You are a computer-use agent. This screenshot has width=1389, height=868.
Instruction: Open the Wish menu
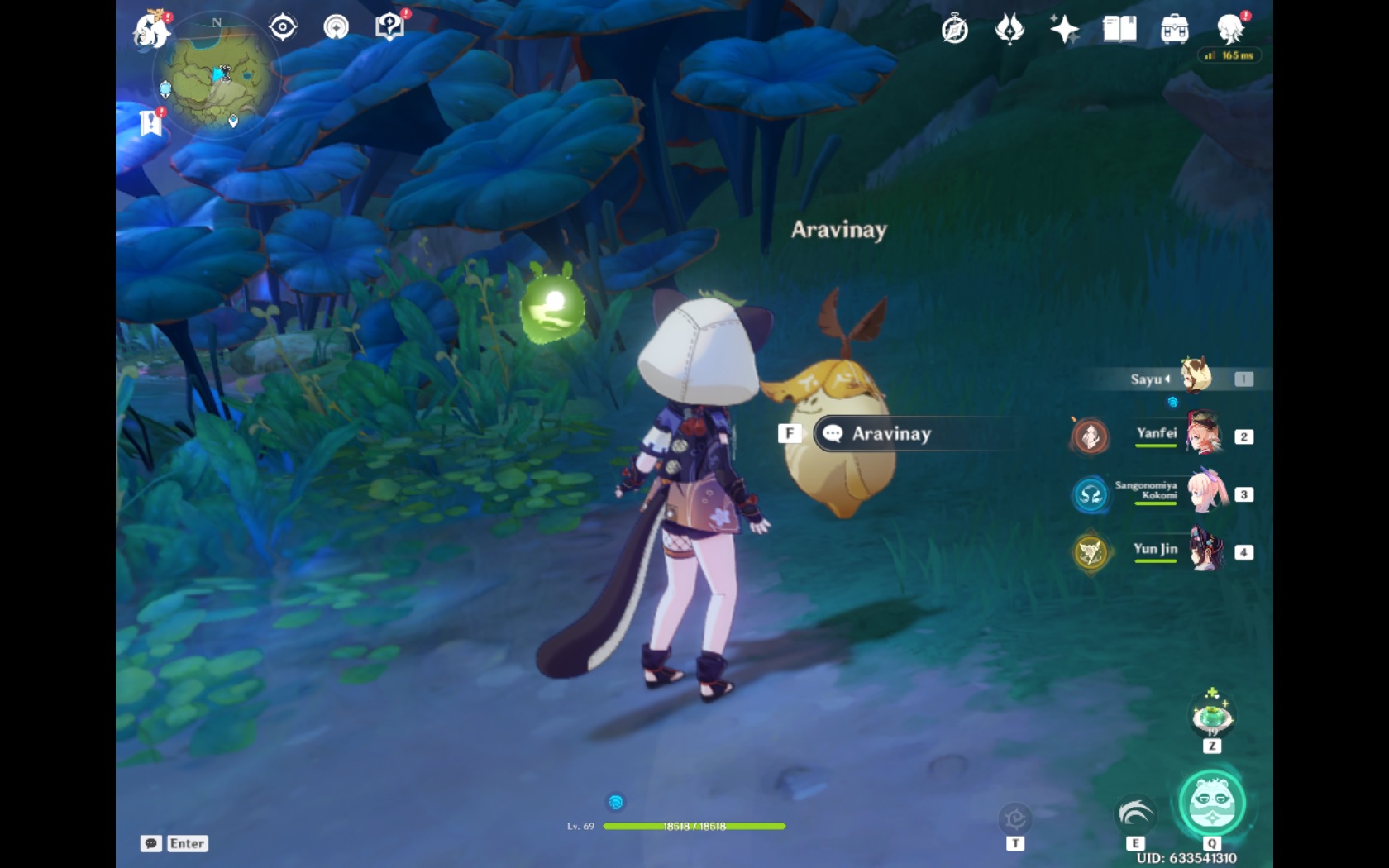pyautogui.click(x=1010, y=29)
